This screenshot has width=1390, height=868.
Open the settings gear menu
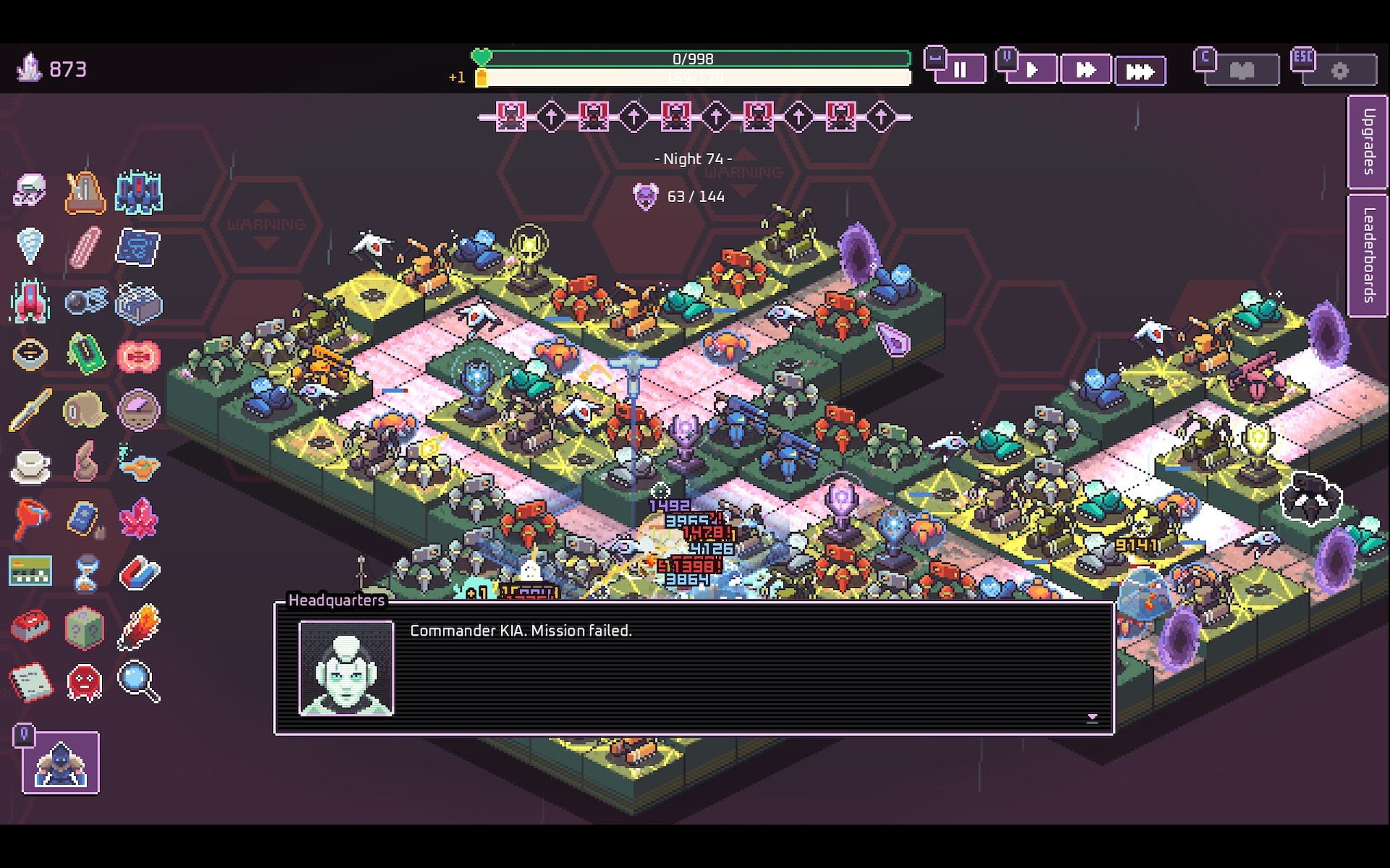pyautogui.click(x=1339, y=71)
